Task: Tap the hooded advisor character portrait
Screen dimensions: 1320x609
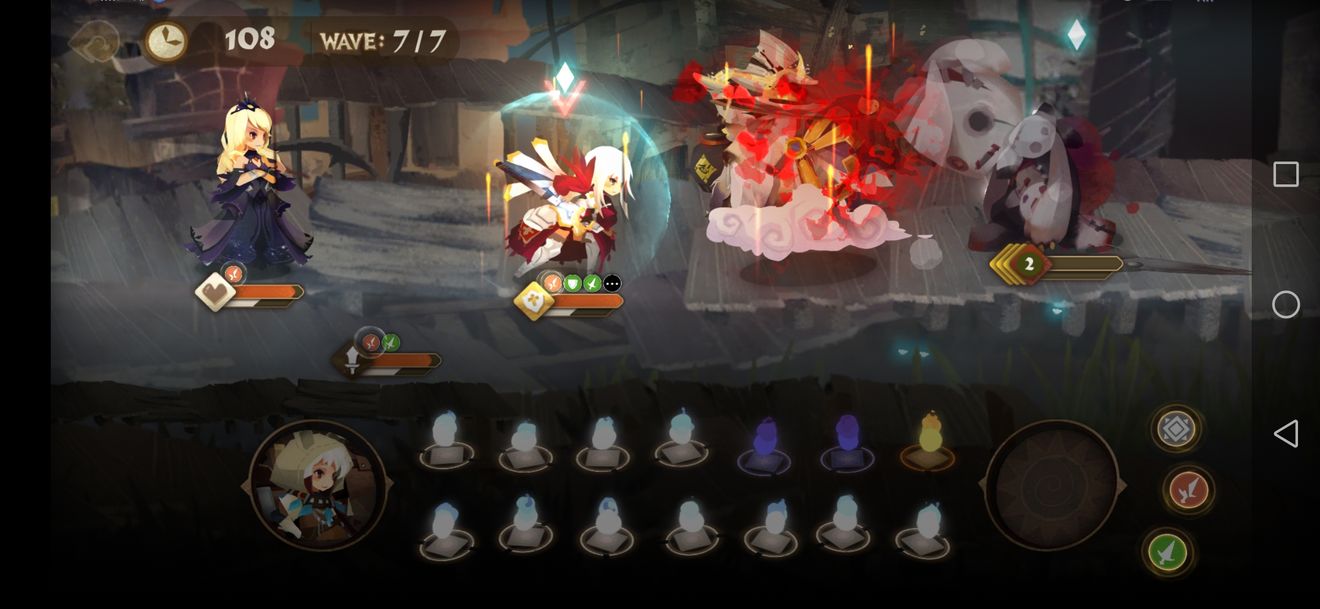Action: pyautogui.click(x=318, y=485)
